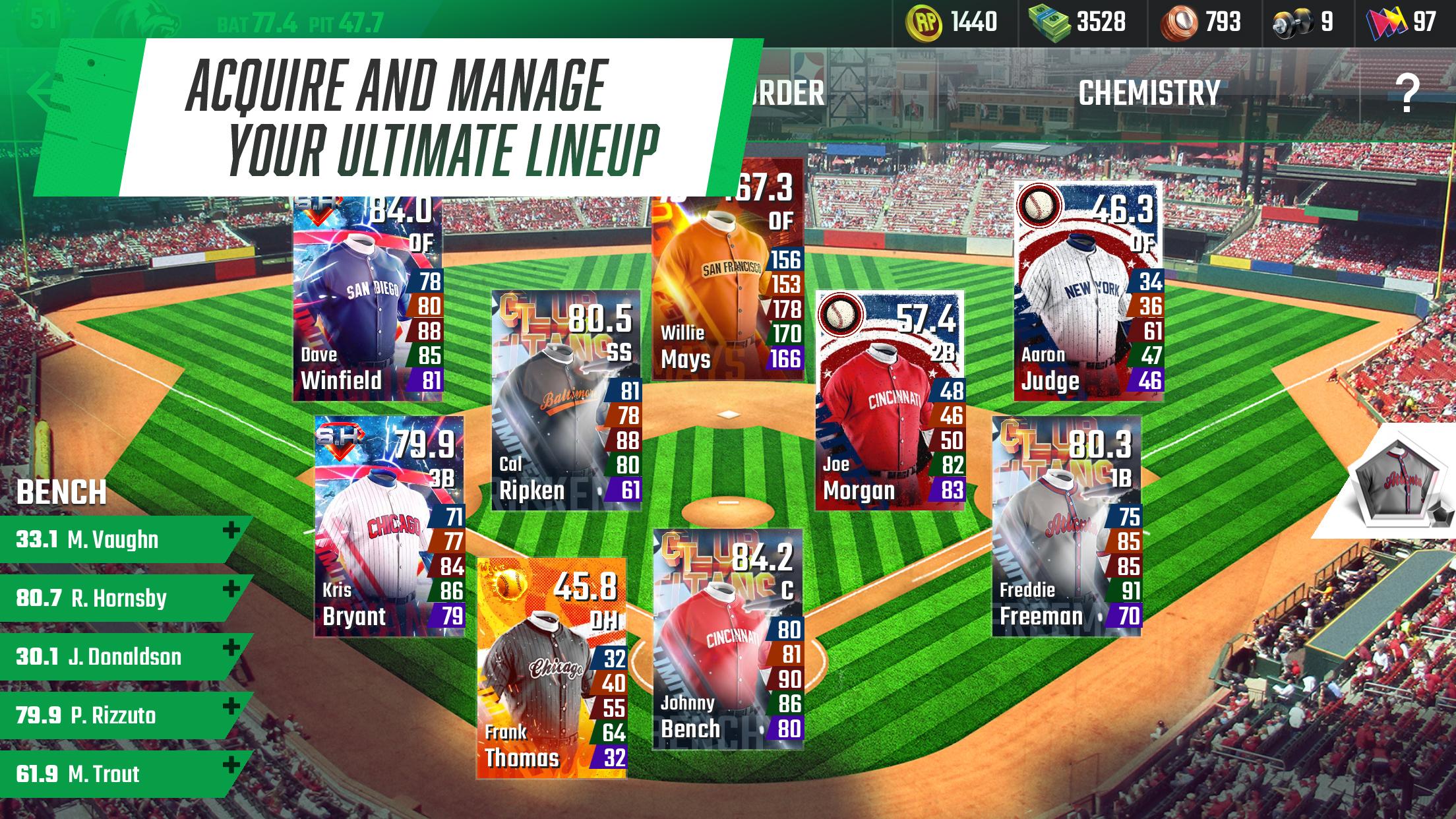Open the baseball currency icon showing 793

1181,20
